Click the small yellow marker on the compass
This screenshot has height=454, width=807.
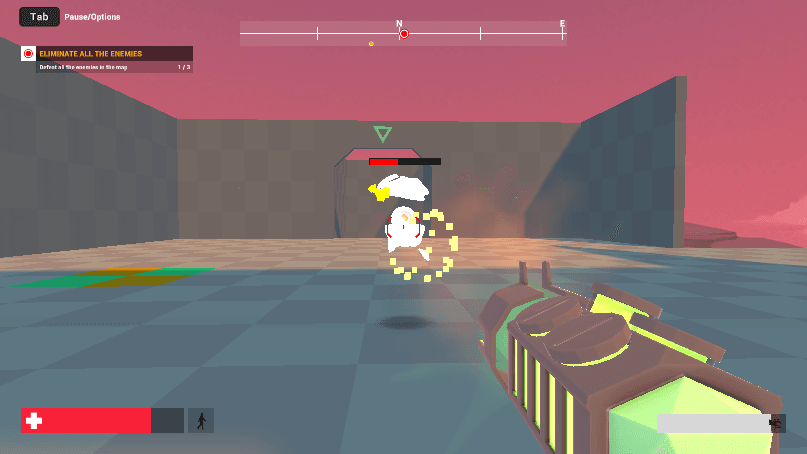pyautogui.click(x=371, y=43)
